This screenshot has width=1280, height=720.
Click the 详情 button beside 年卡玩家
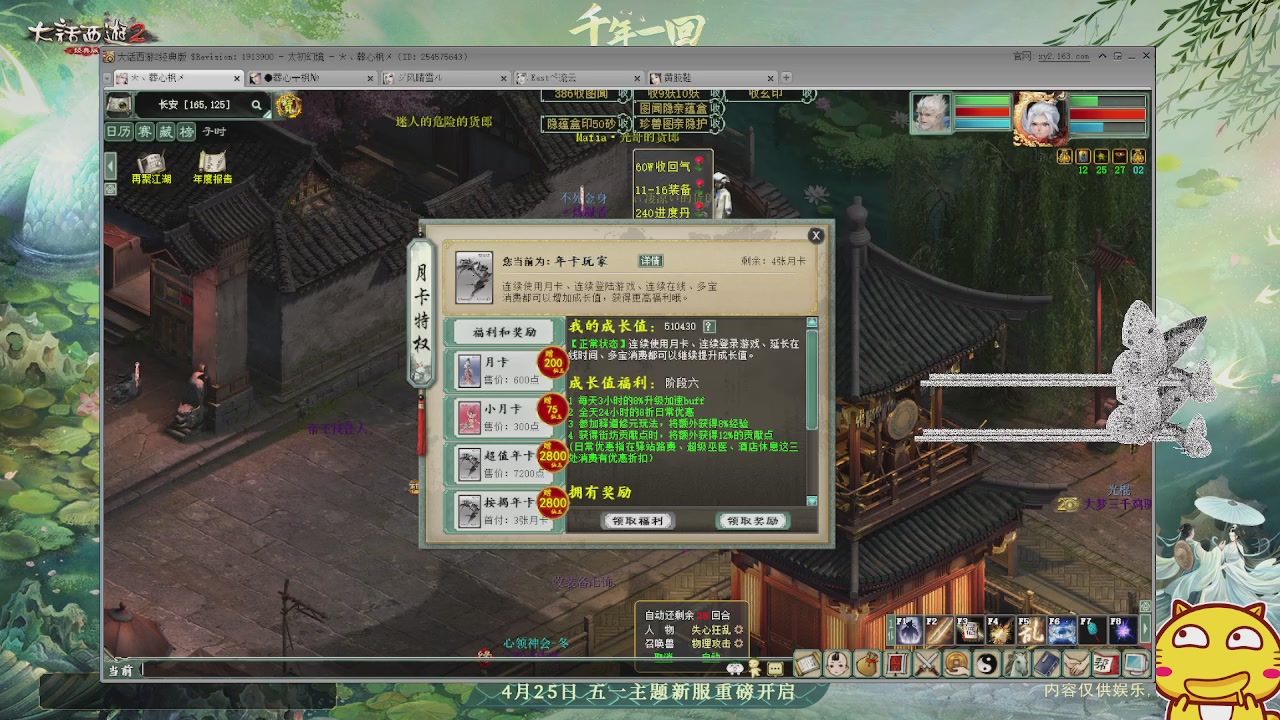tap(650, 262)
